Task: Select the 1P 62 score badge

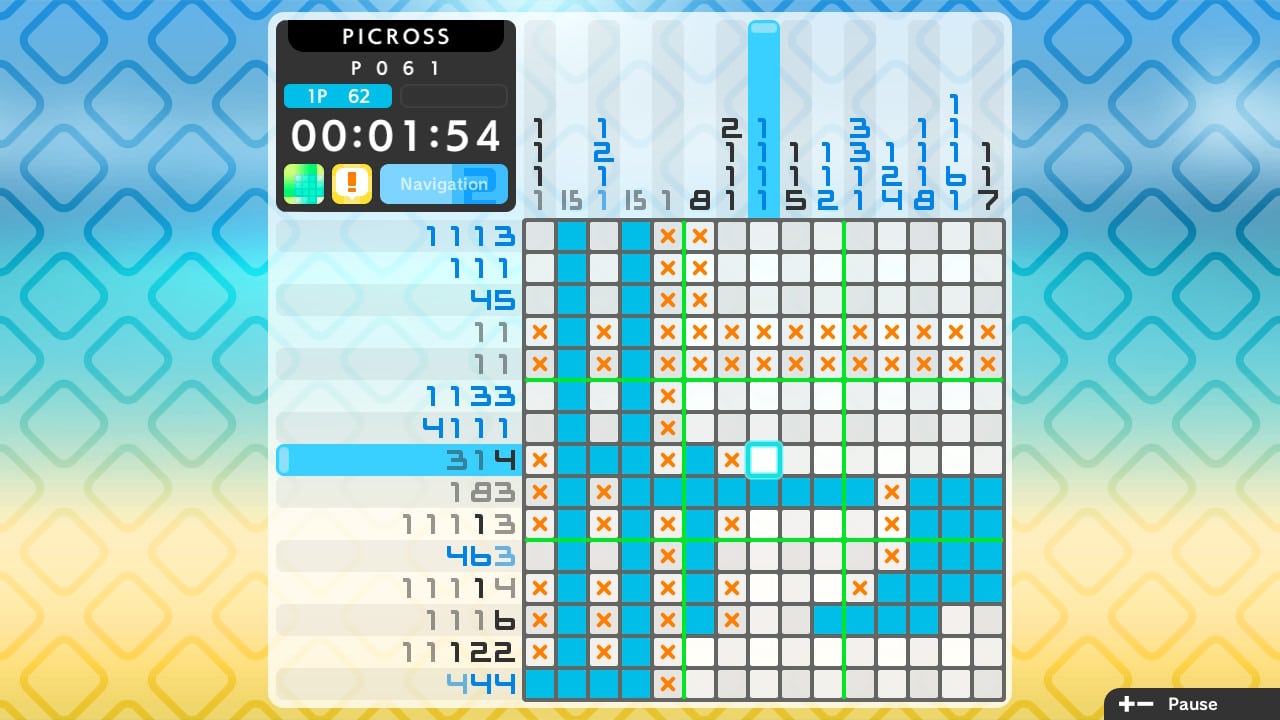Action: (338, 96)
